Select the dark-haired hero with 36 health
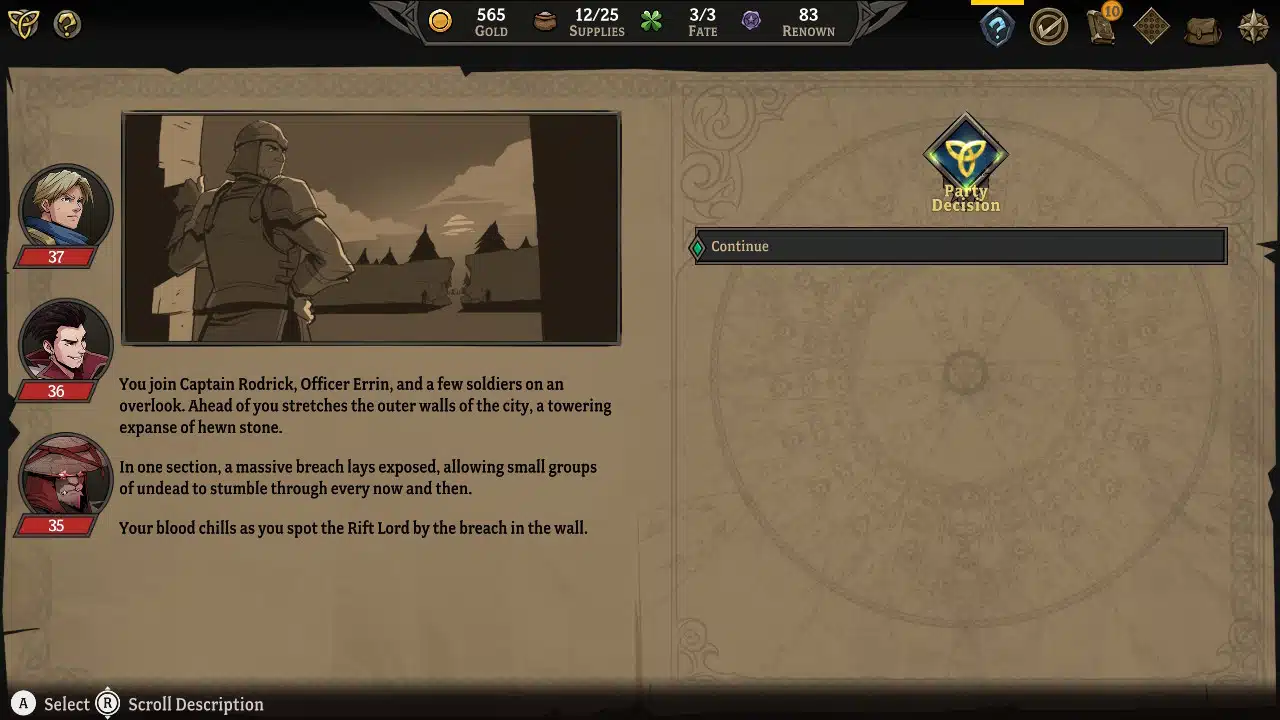Screen dimensions: 1280x720 pyautogui.click(x=65, y=342)
